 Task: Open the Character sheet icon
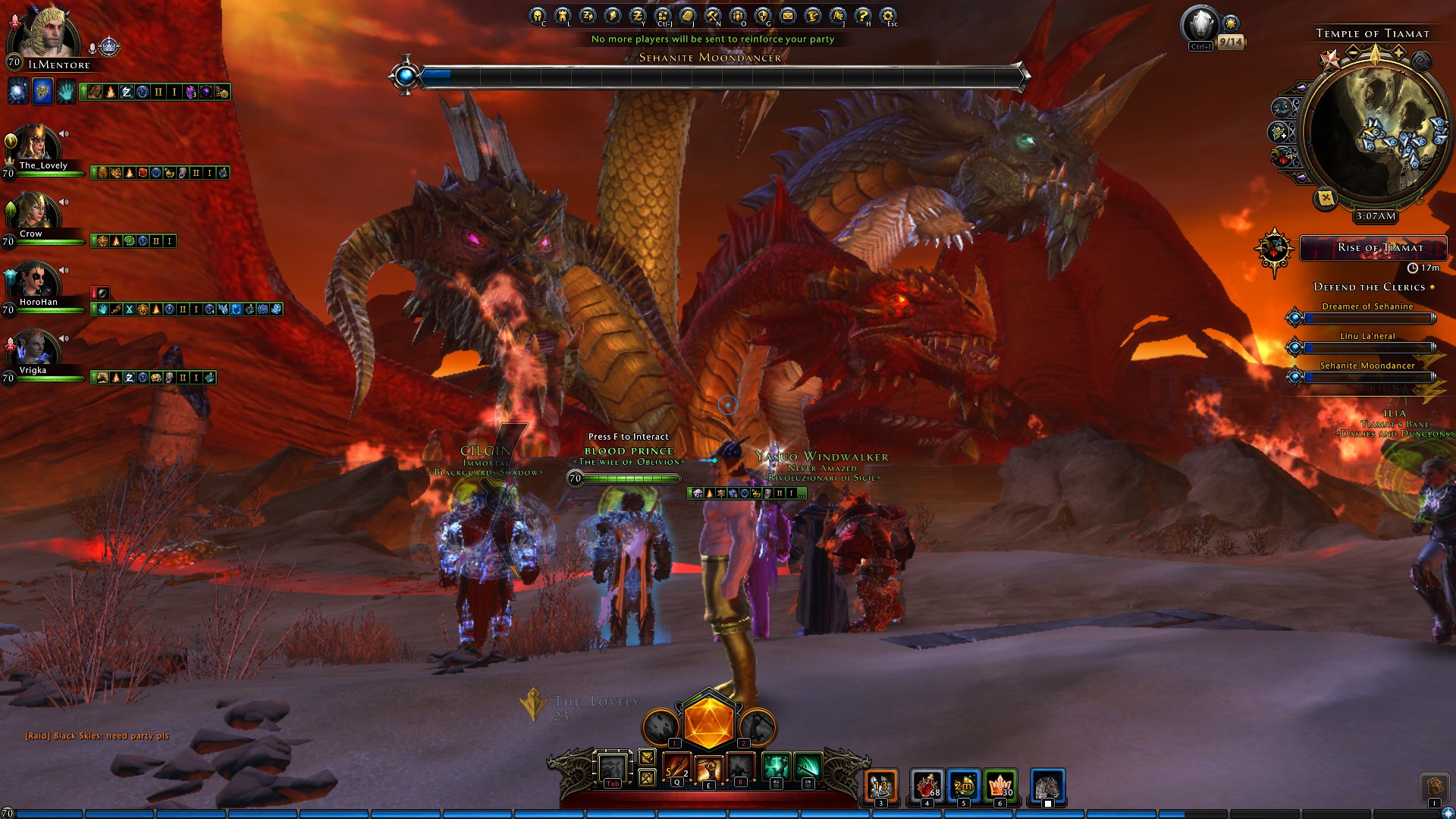[536, 14]
